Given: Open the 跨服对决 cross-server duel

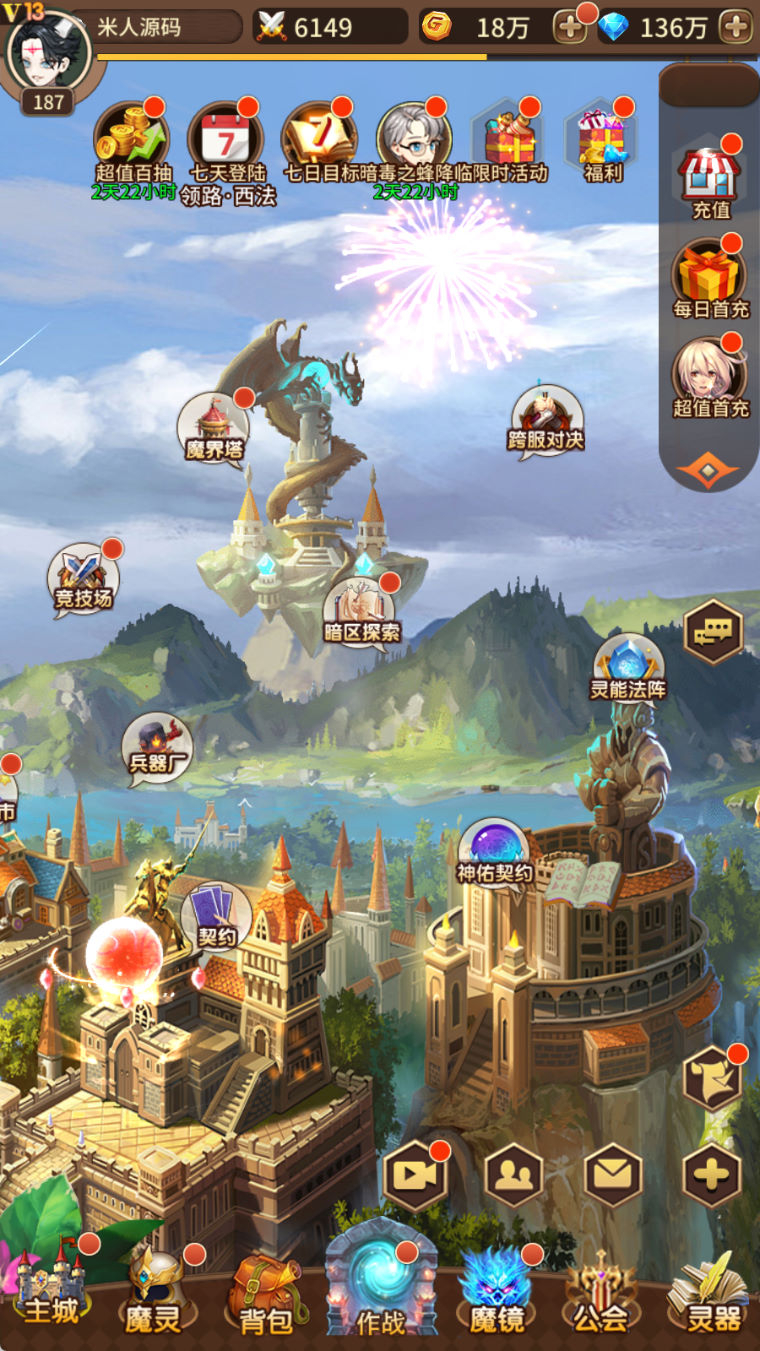Looking at the screenshot, I should pyautogui.click(x=546, y=420).
